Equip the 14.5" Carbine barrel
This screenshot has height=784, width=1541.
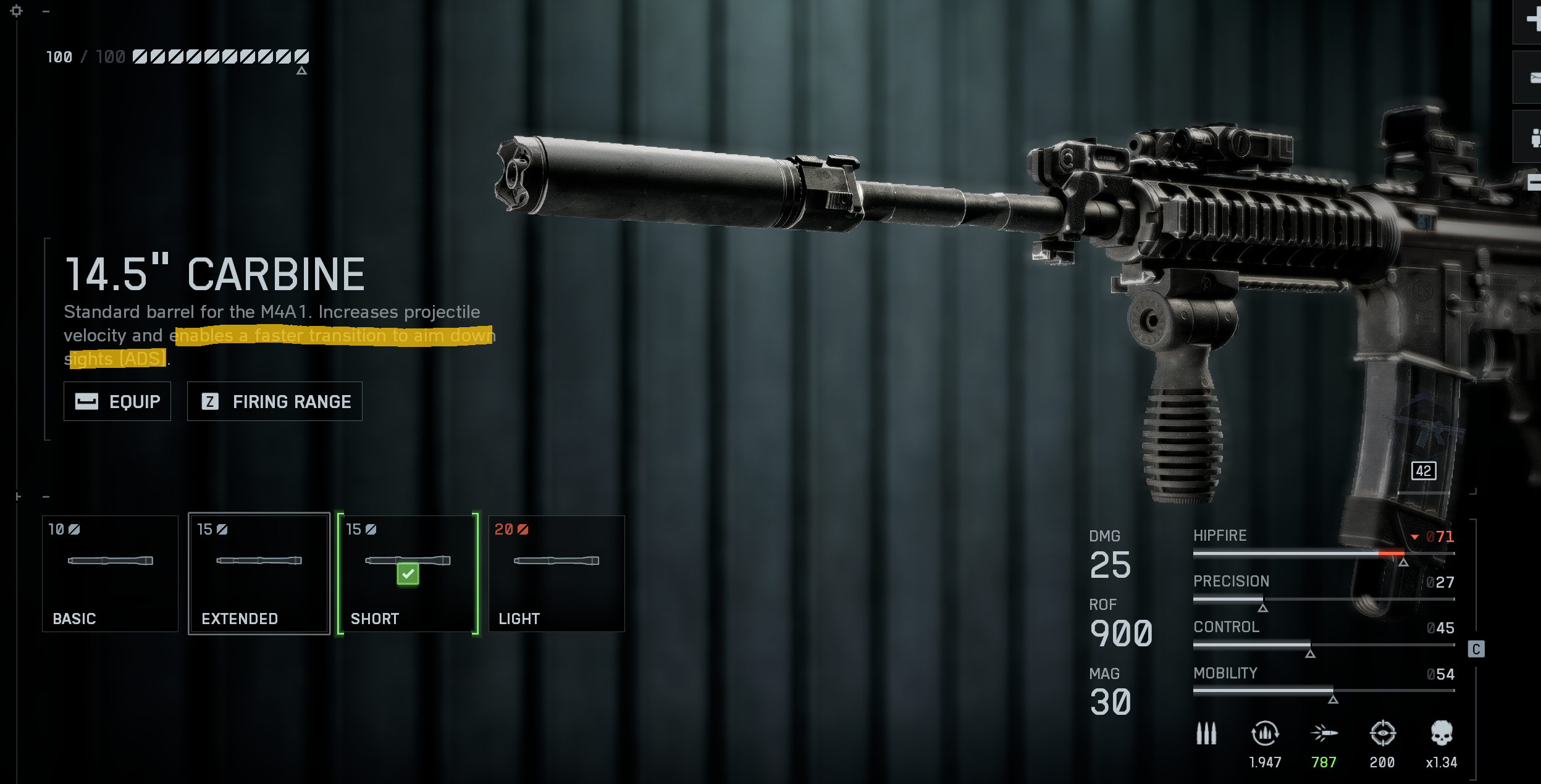coord(117,402)
